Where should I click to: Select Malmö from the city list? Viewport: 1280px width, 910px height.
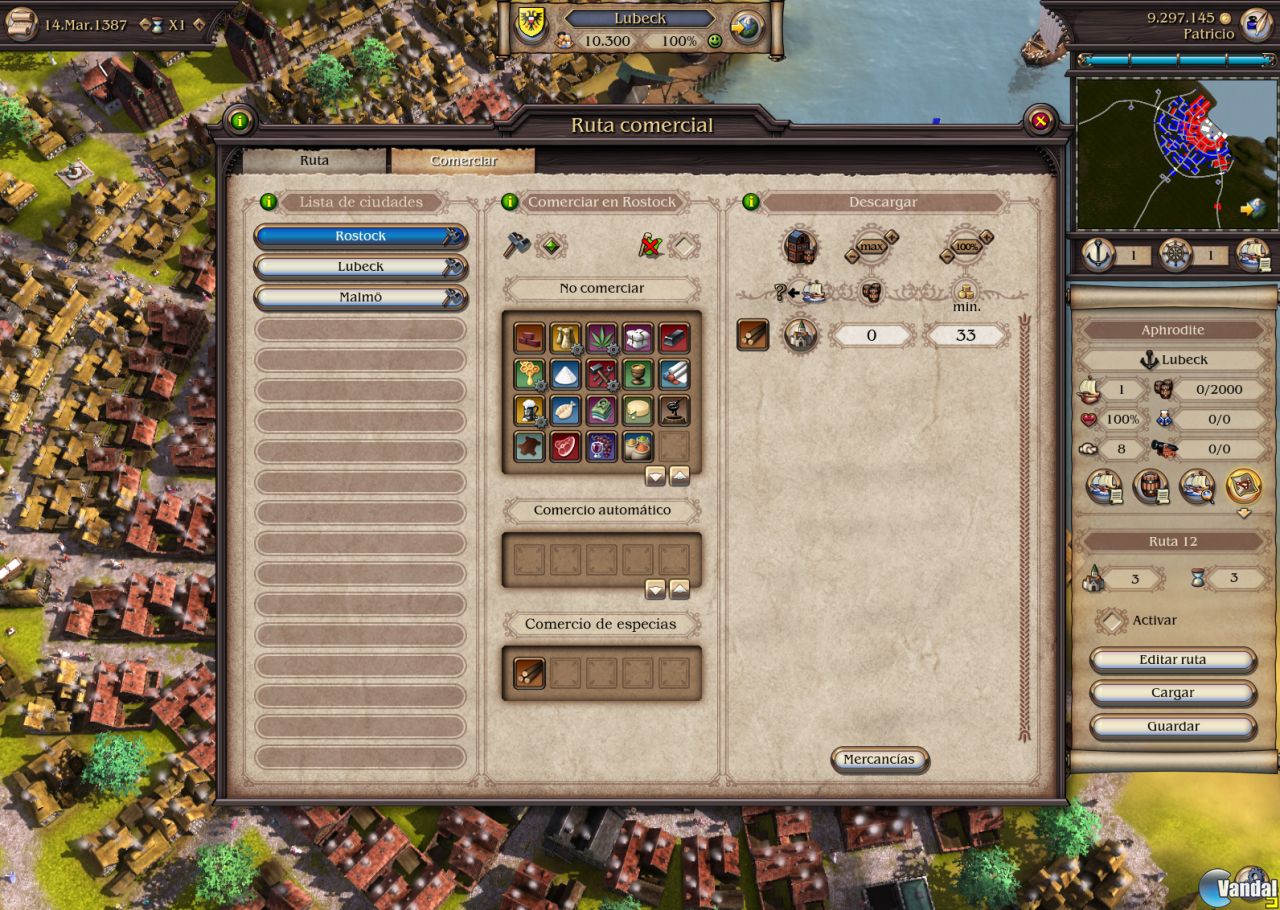(x=360, y=296)
